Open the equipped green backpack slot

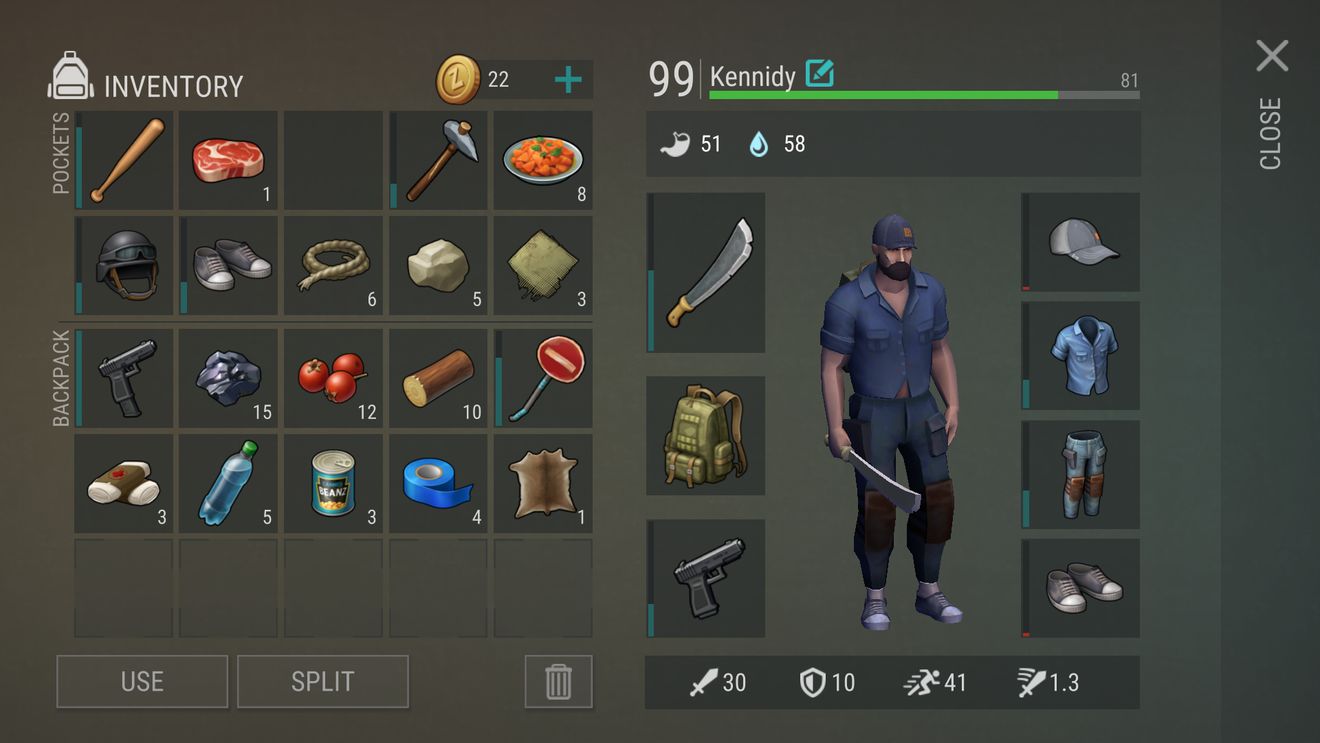[706, 434]
